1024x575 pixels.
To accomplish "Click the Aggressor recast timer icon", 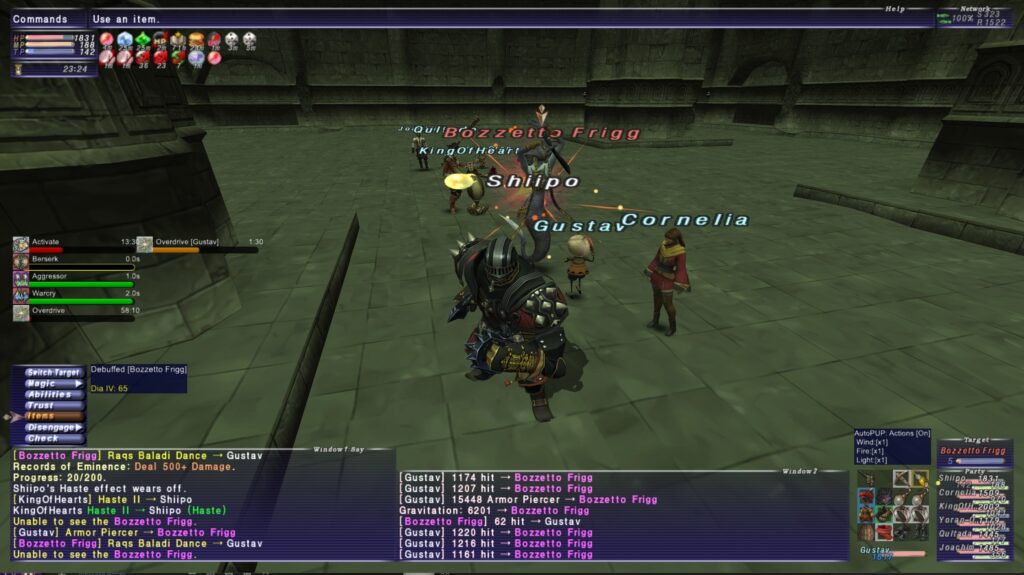I will click(x=20, y=277).
